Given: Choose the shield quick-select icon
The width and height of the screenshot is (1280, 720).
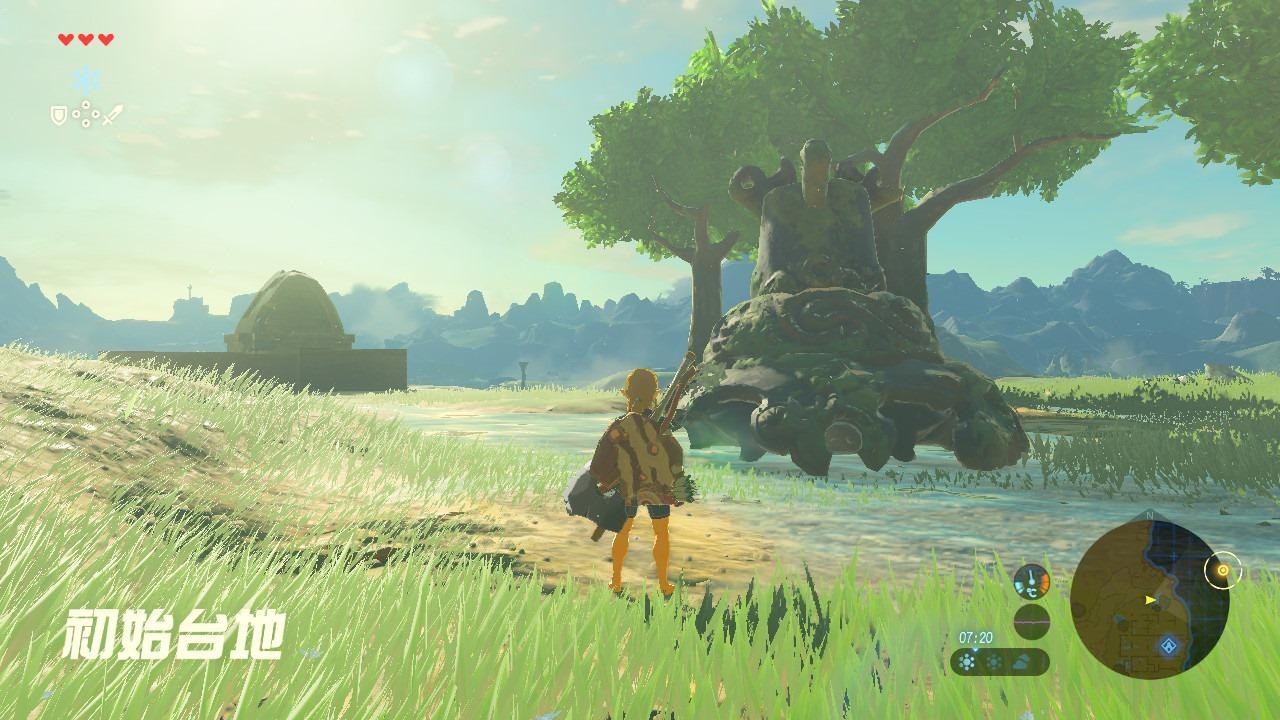Looking at the screenshot, I should click(58, 116).
